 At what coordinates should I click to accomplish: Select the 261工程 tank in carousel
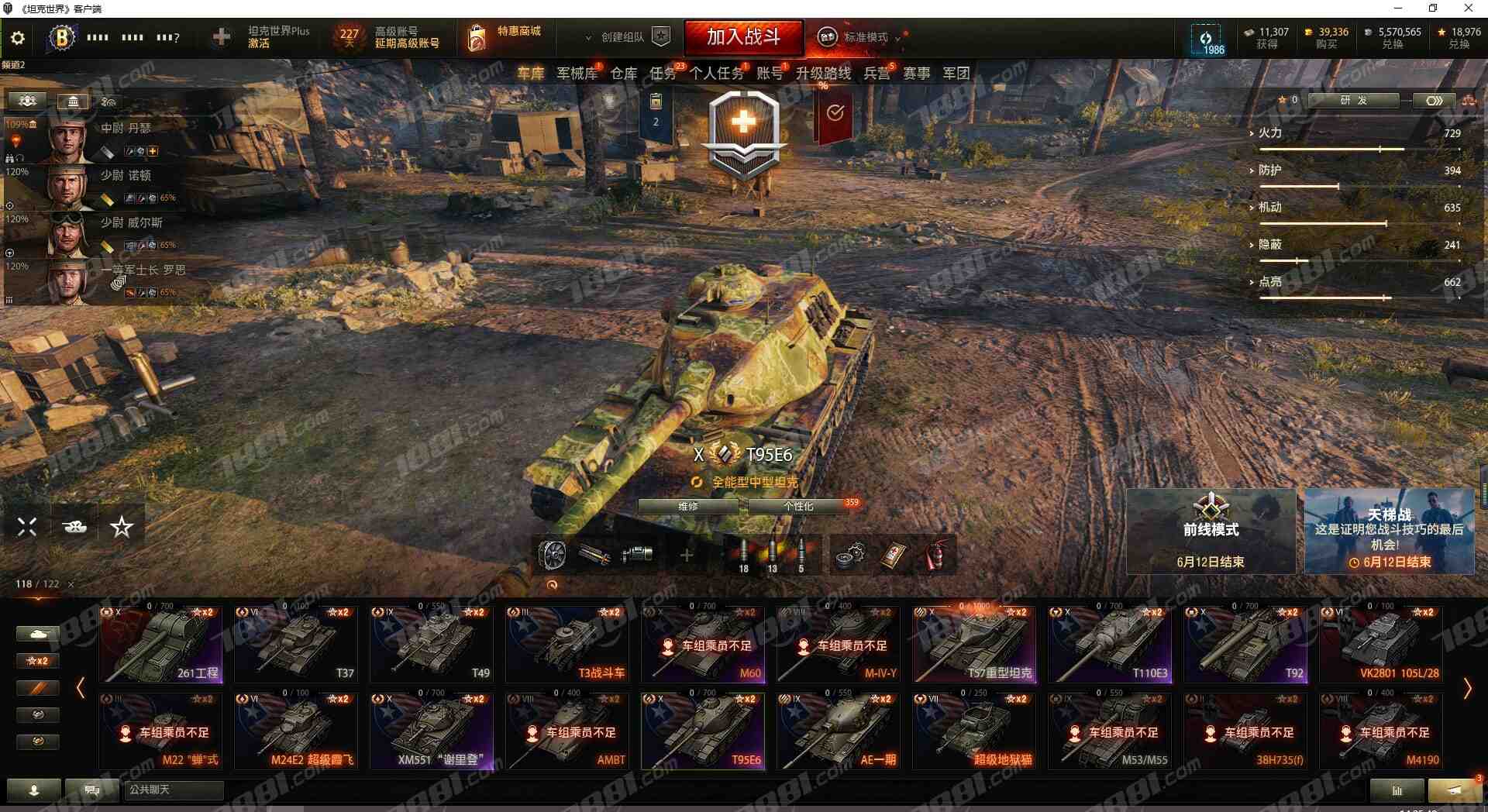point(161,645)
